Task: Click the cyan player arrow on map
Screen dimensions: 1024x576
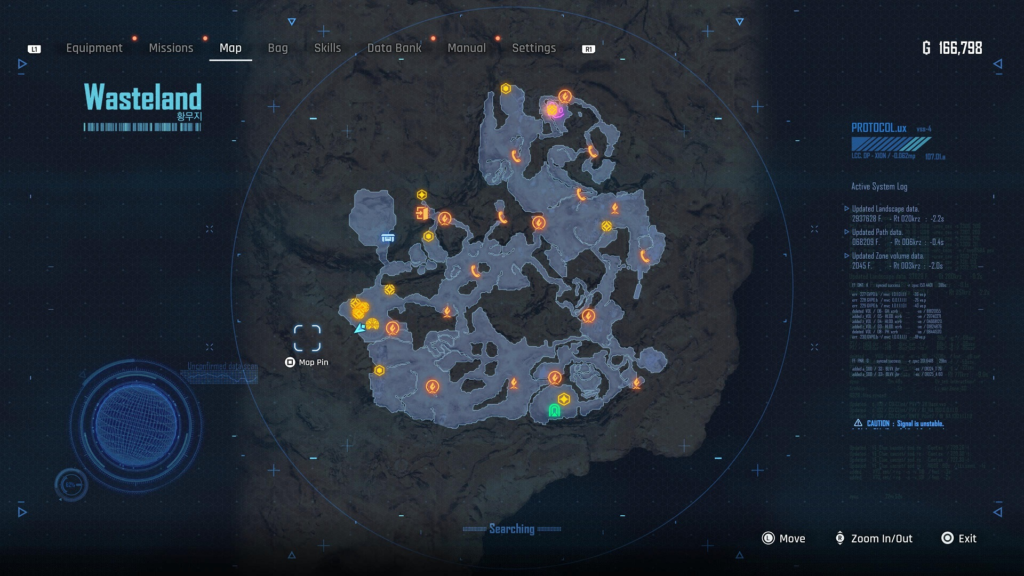Action: (359, 327)
